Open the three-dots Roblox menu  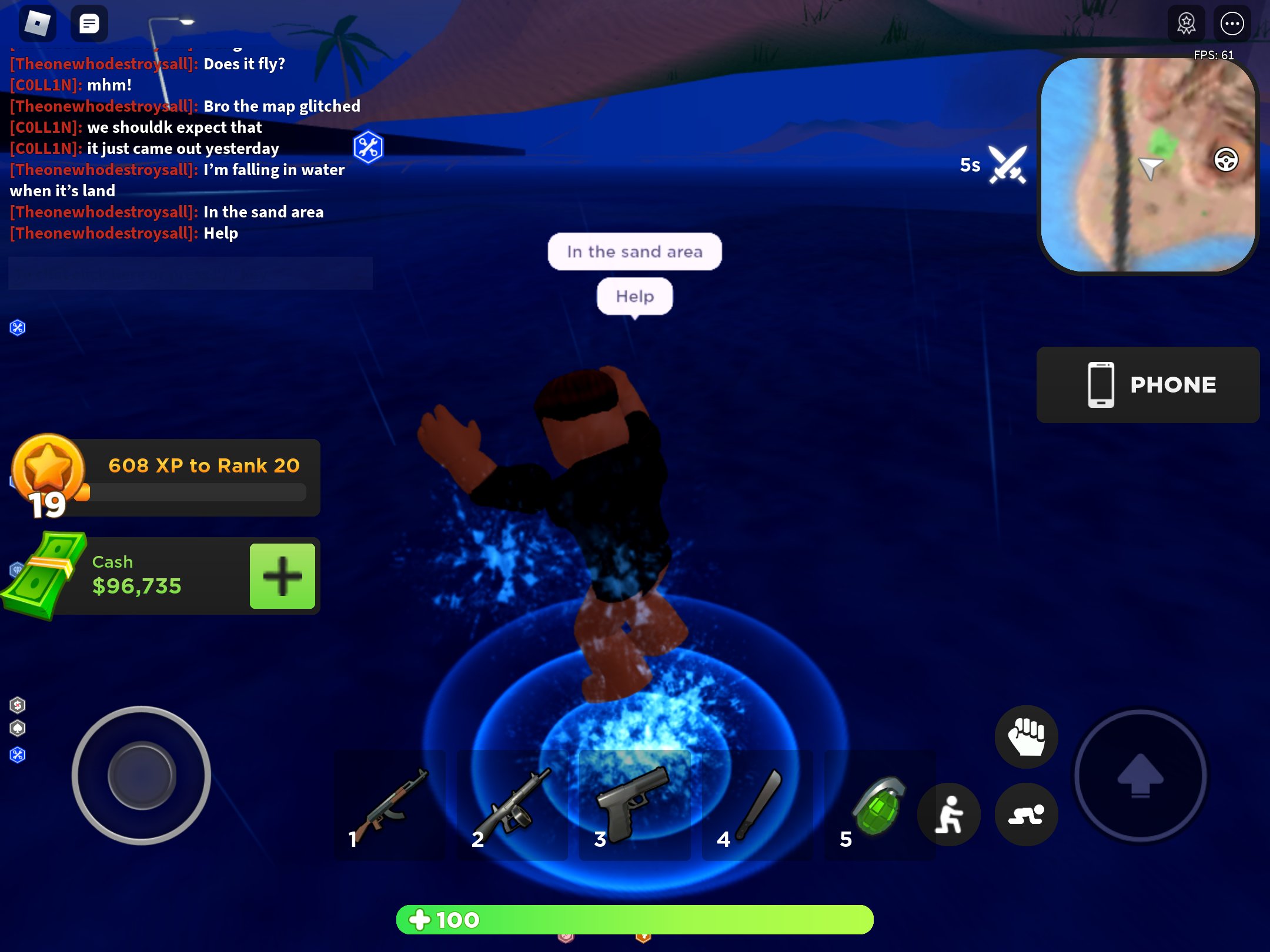[x=1232, y=24]
